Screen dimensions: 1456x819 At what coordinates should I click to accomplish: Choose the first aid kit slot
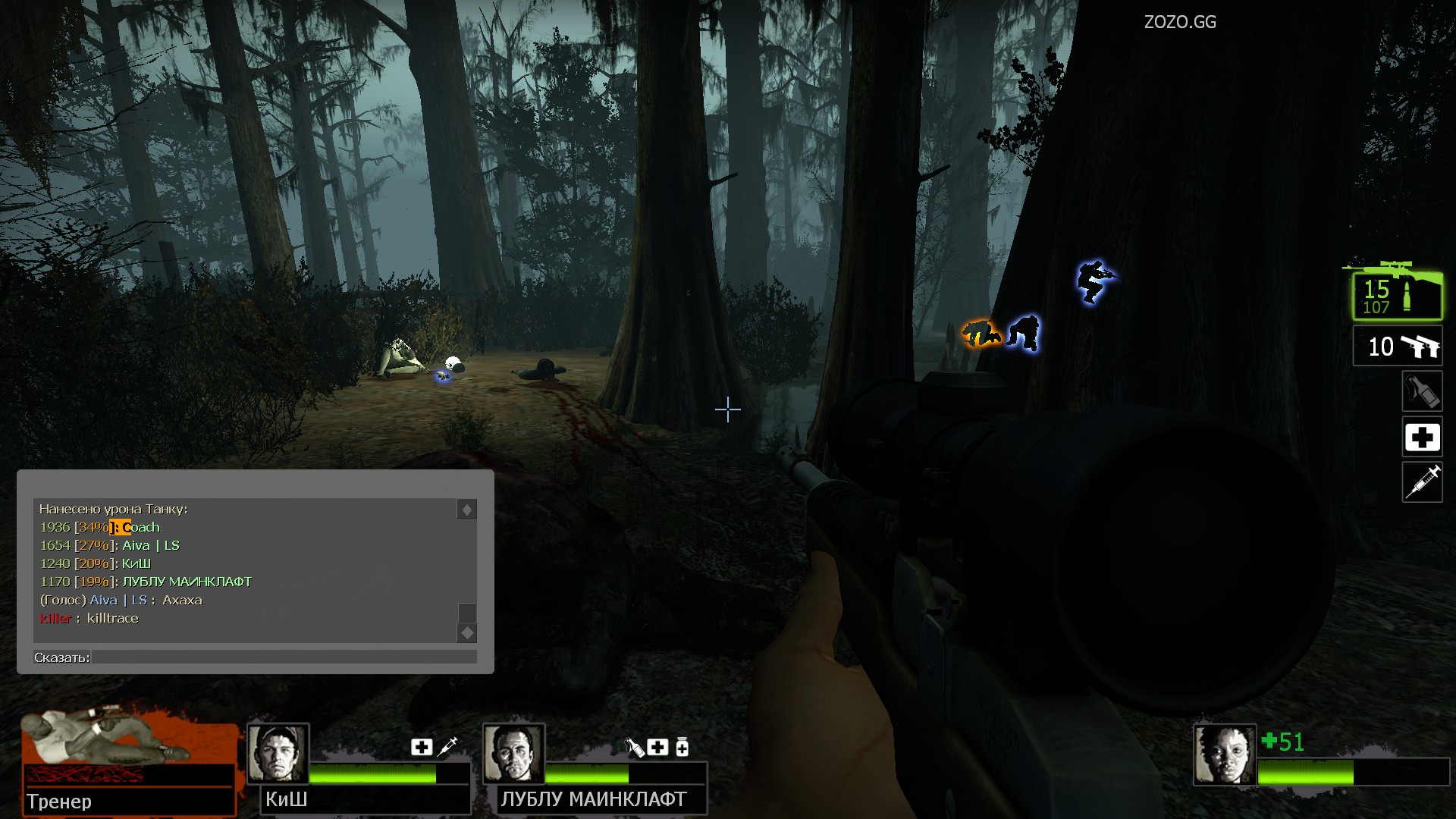tap(1422, 438)
